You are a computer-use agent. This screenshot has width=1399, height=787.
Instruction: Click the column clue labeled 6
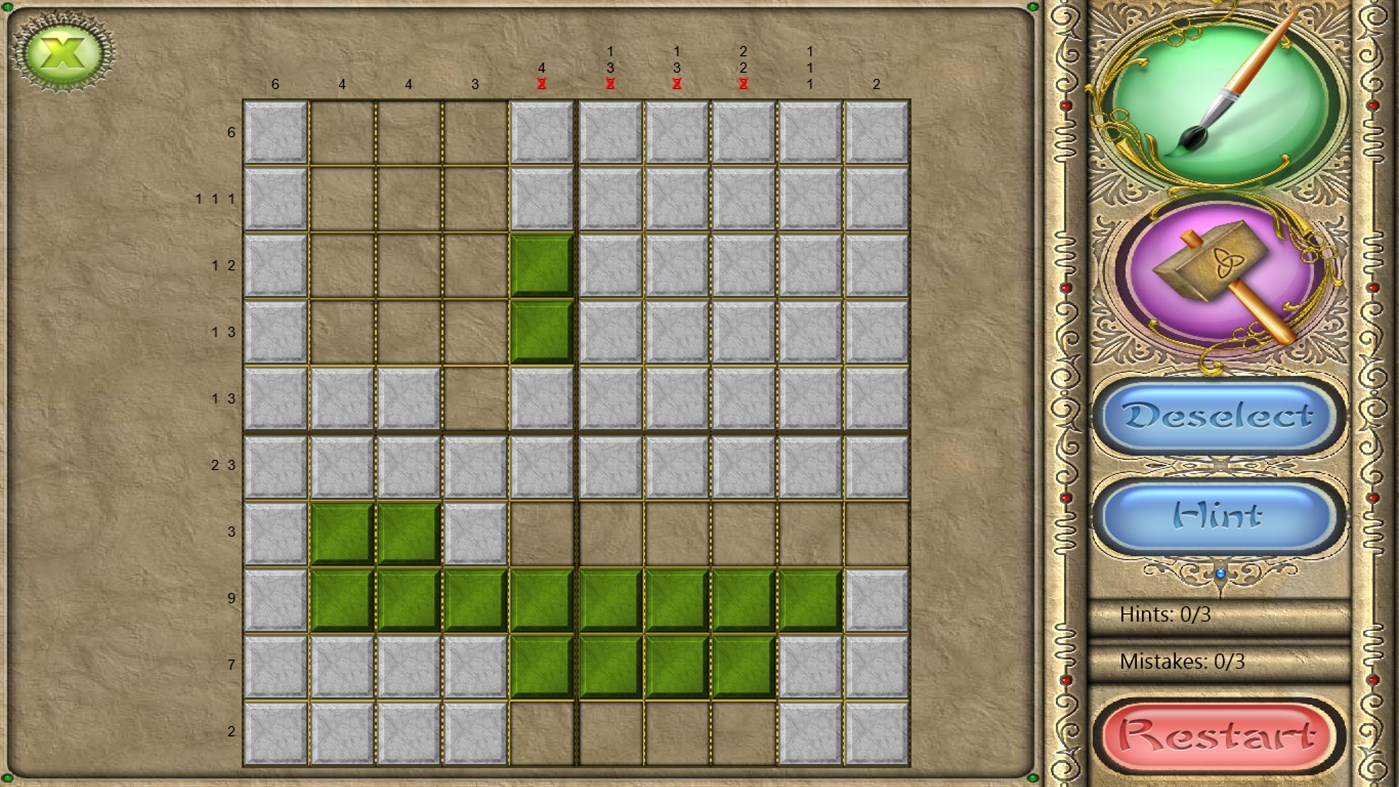pos(275,84)
